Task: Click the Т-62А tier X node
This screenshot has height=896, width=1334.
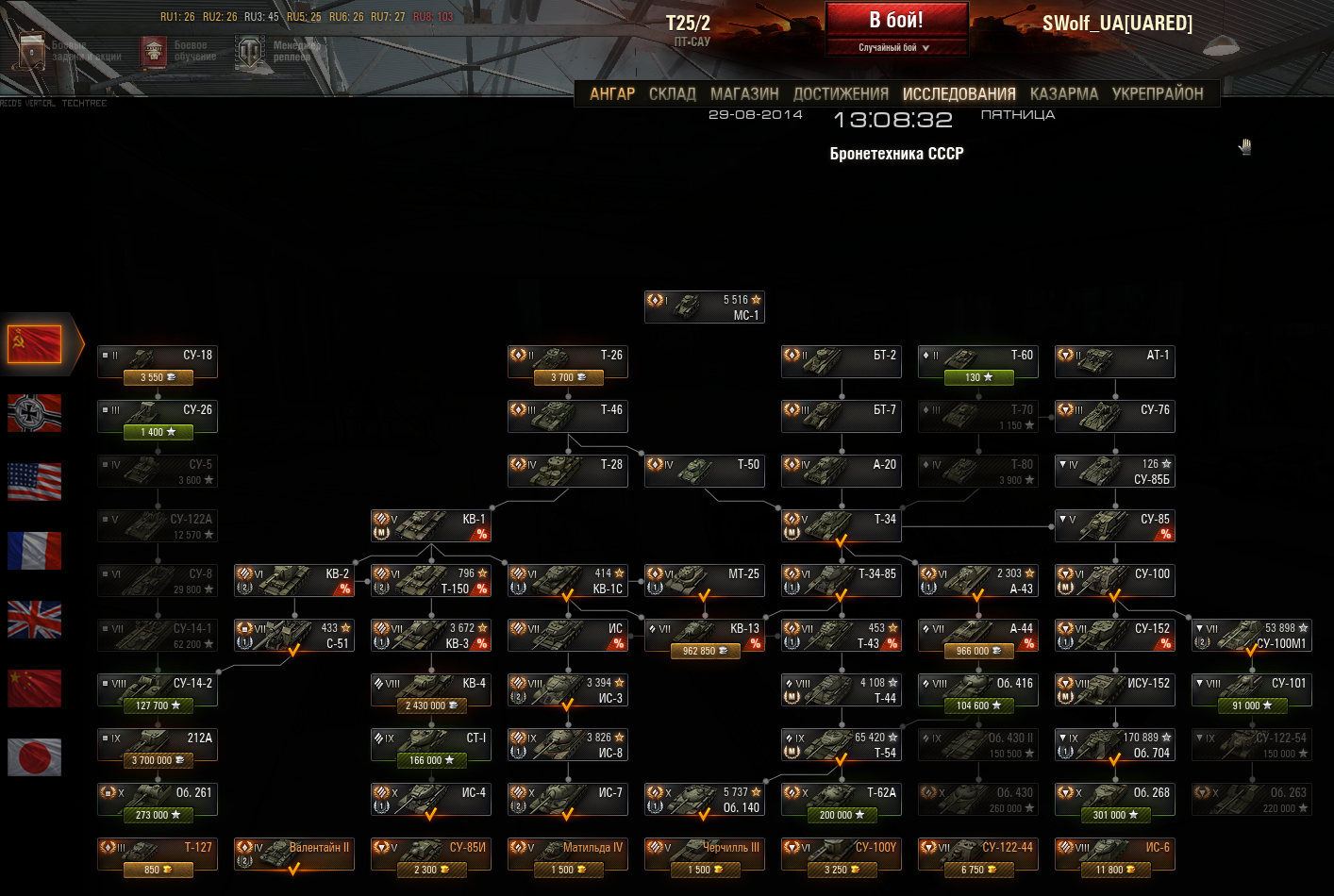Action: [841, 800]
